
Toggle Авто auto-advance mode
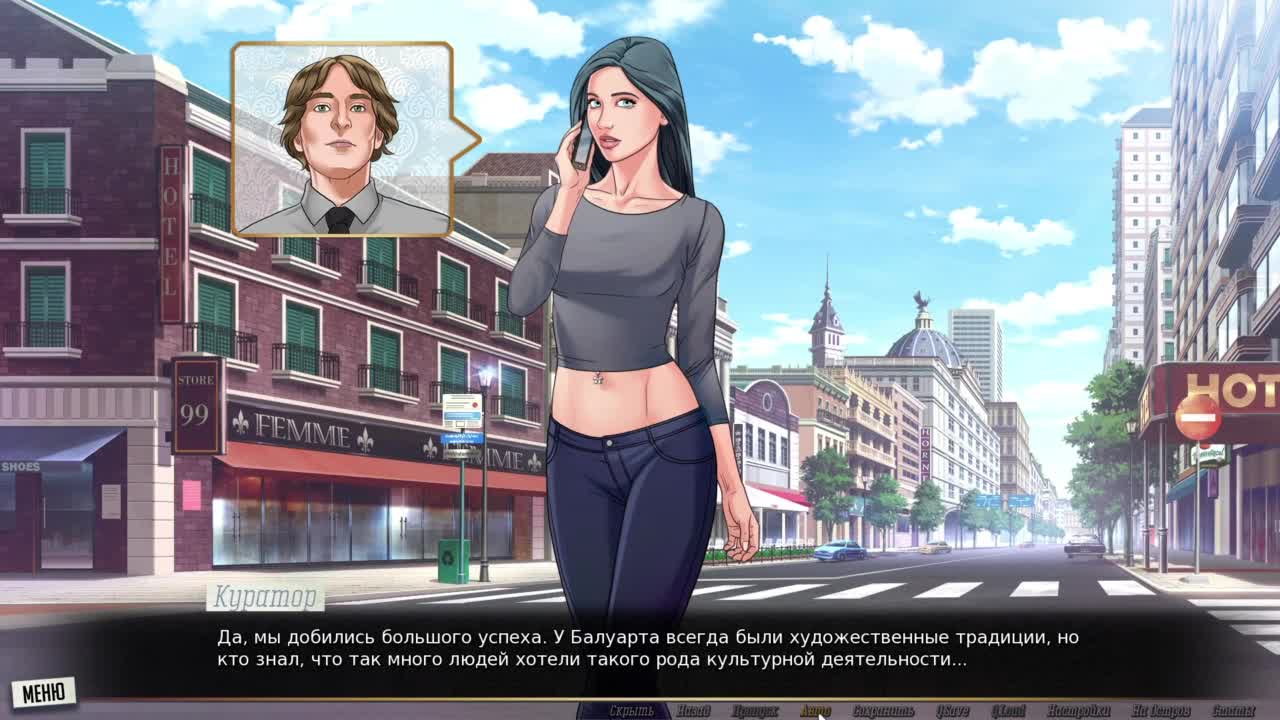click(815, 711)
